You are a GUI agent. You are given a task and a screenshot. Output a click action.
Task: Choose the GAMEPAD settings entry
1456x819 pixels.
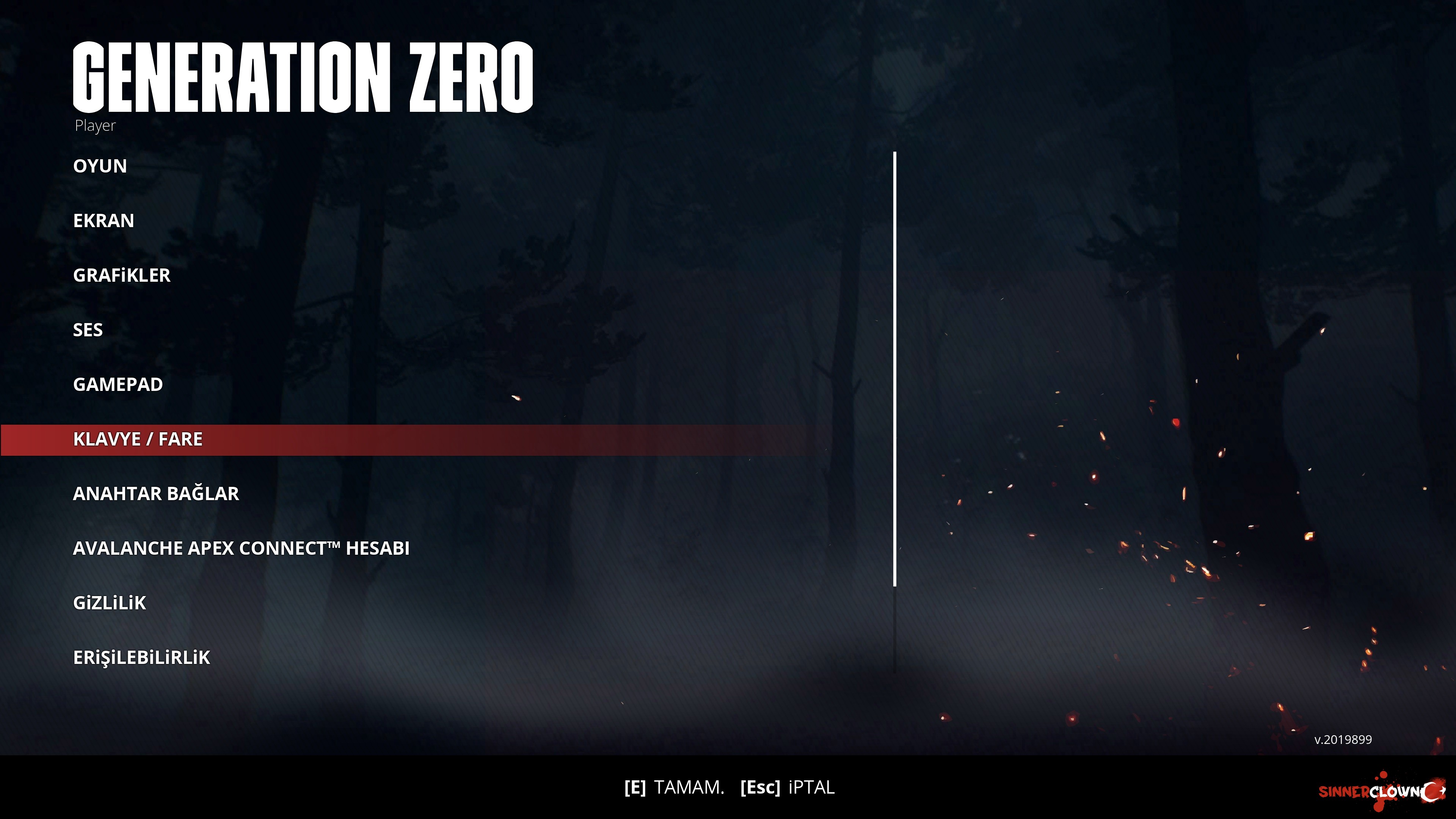(118, 384)
